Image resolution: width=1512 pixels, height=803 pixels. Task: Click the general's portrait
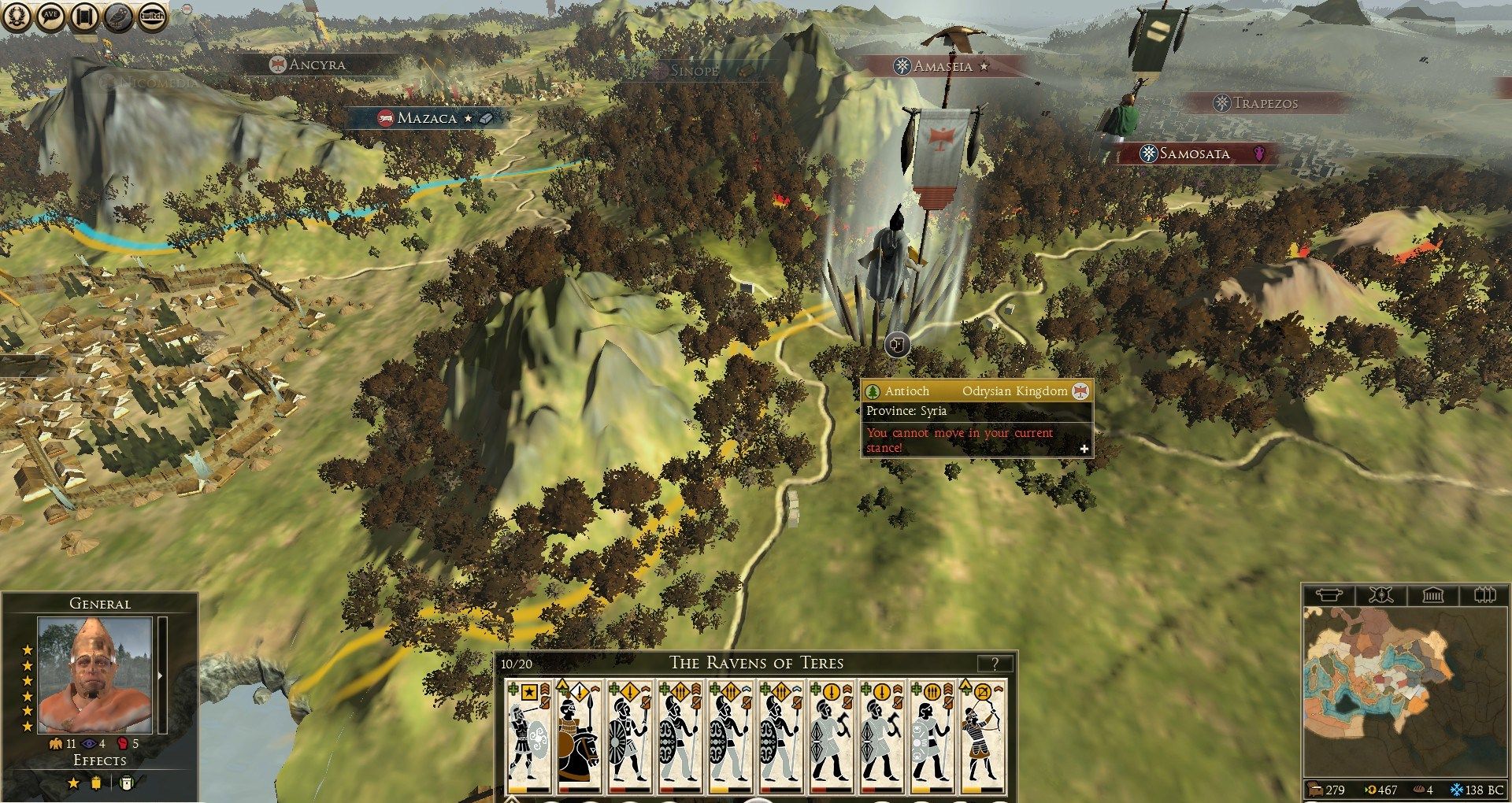pyautogui.click(x=95, y=675)
